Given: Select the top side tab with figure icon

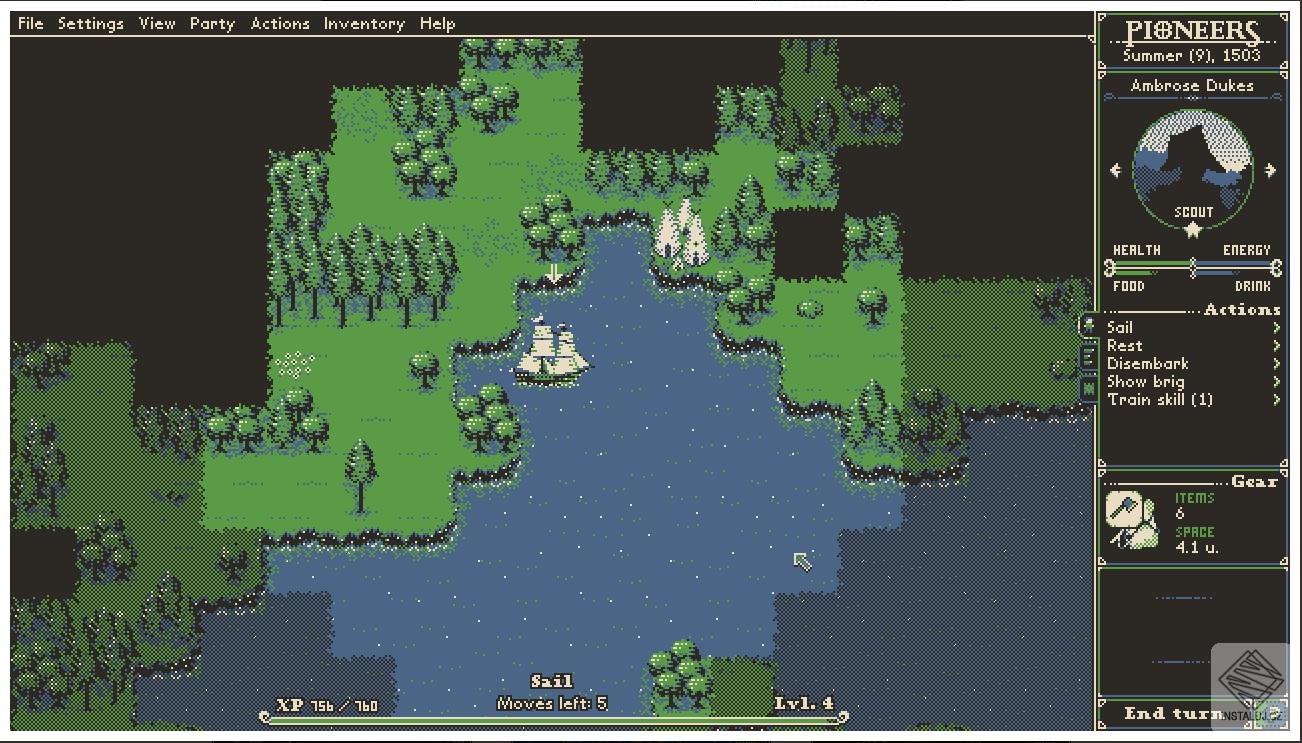Looking at the screenshot, I should 1088,325.
